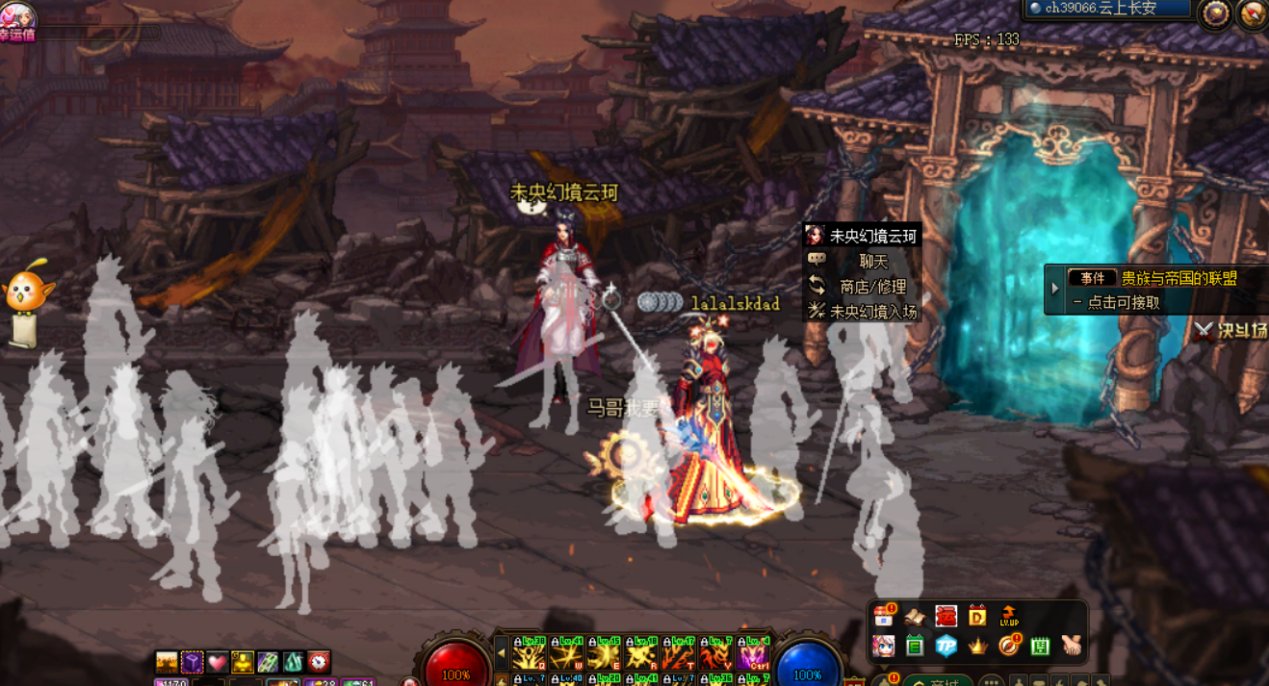Choose the 聊天 chat option in NPC menu
Screen dimensions: 1269x686
point(861,261)
